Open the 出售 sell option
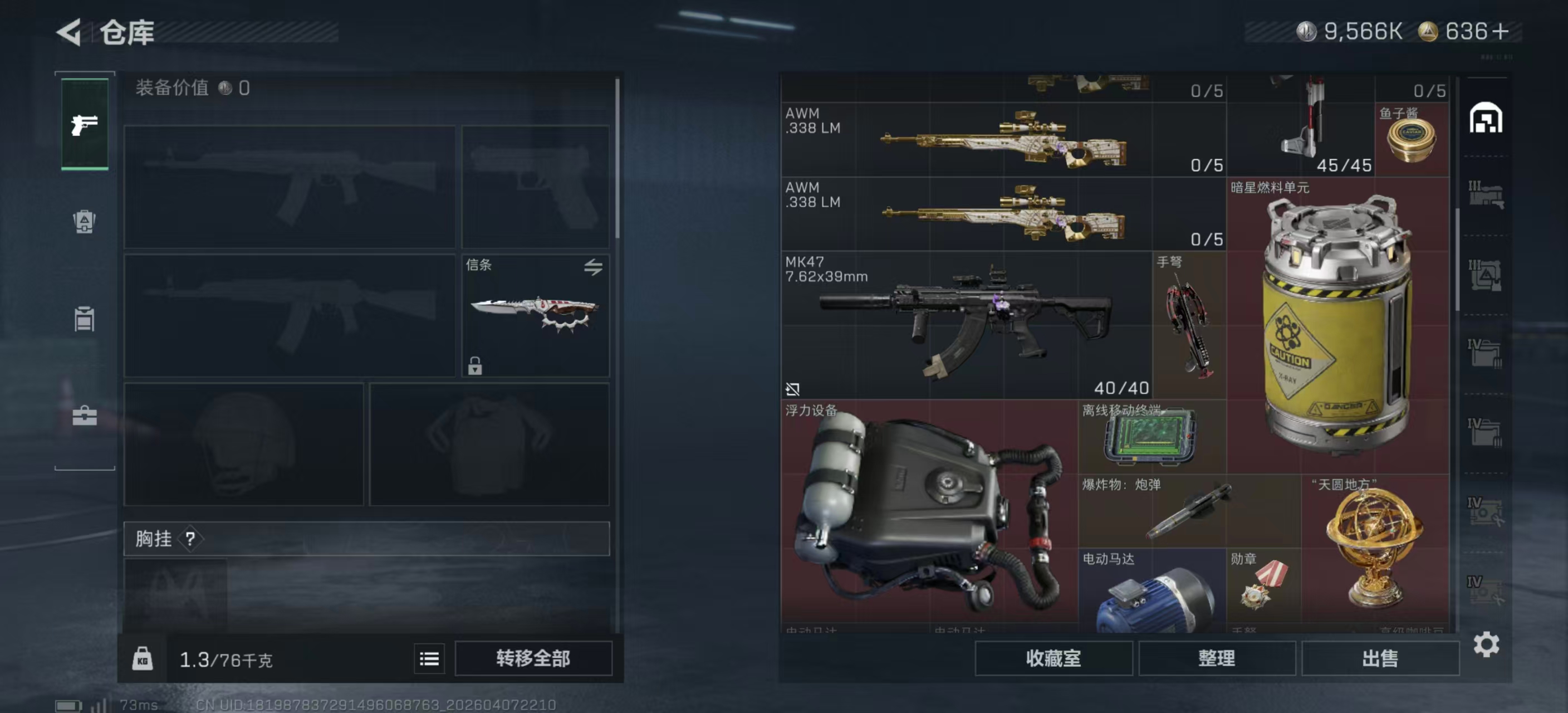1568x713 pixels. click(1379, 658)
